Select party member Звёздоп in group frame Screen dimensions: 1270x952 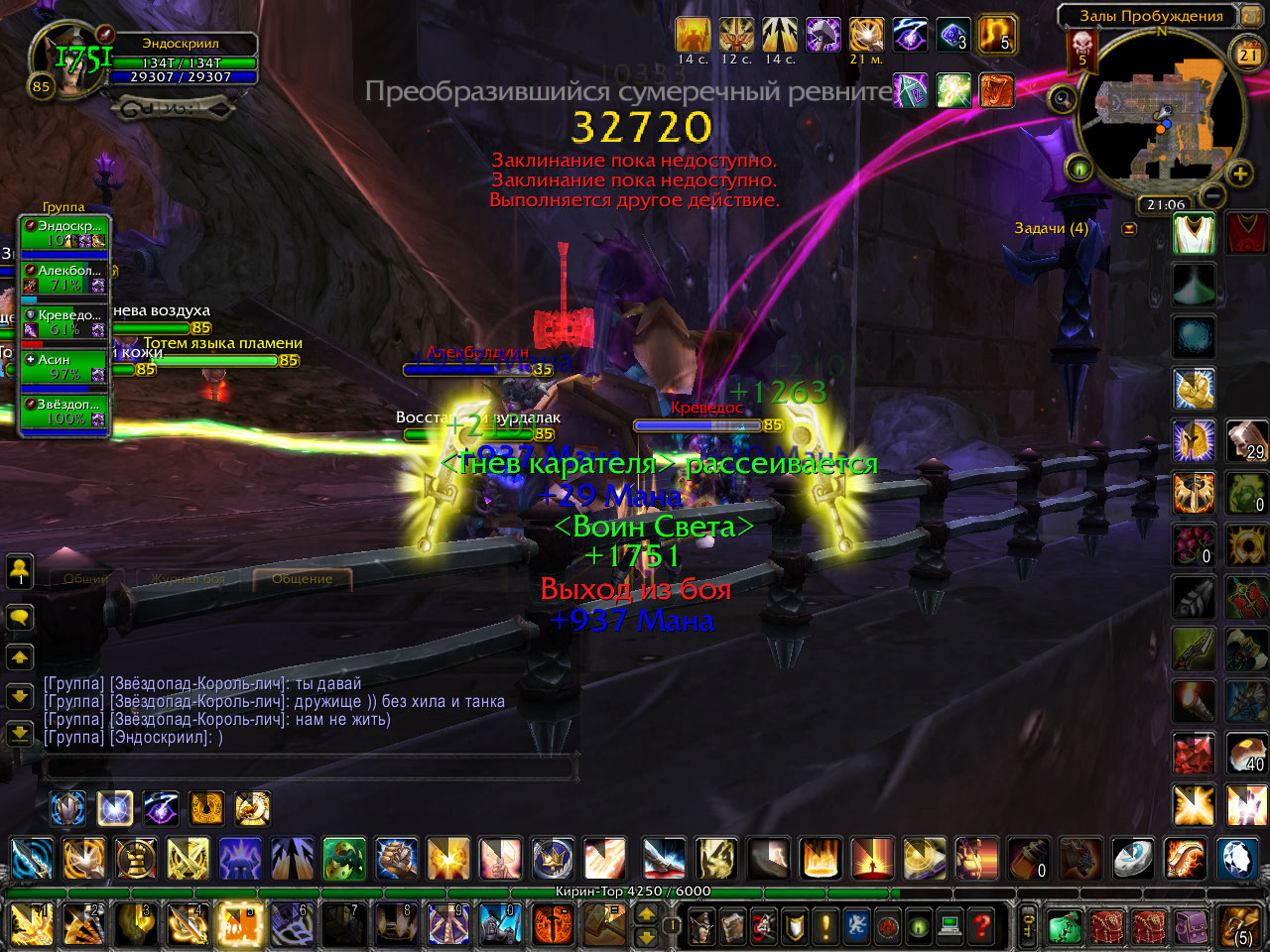(64, 411)
